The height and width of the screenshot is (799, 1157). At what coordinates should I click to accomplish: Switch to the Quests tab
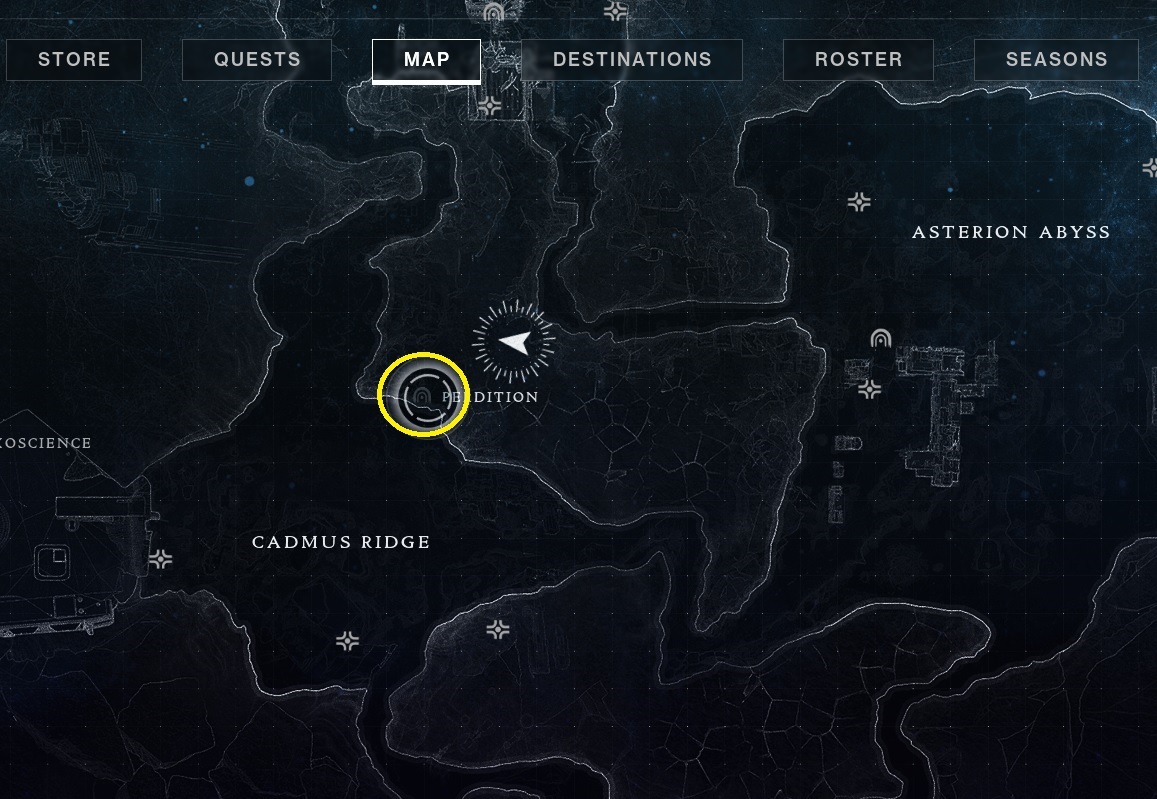pos(257,60)
